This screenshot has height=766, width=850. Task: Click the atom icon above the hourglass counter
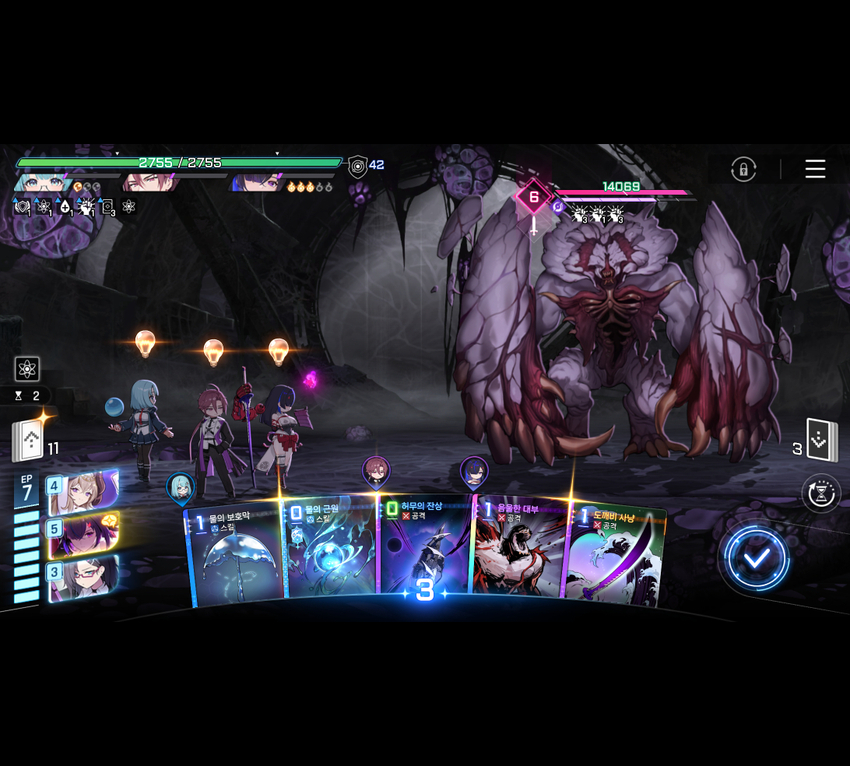click(x=27, y=368)
